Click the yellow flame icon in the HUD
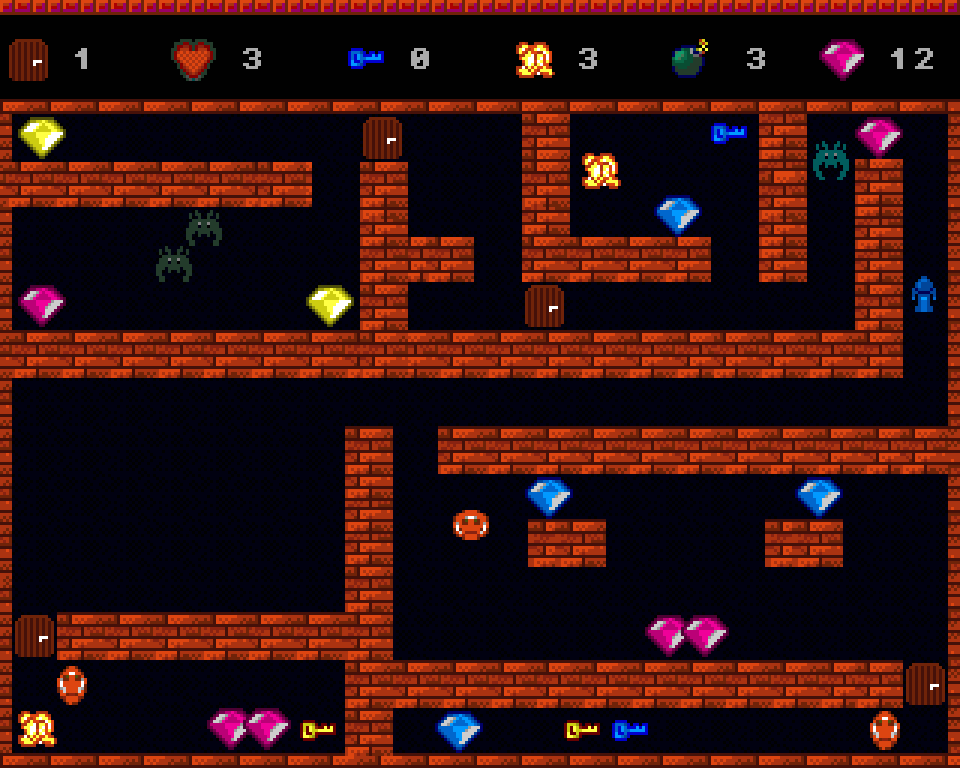The height and width of the screenshot is (768, 960). click(534, 60)
